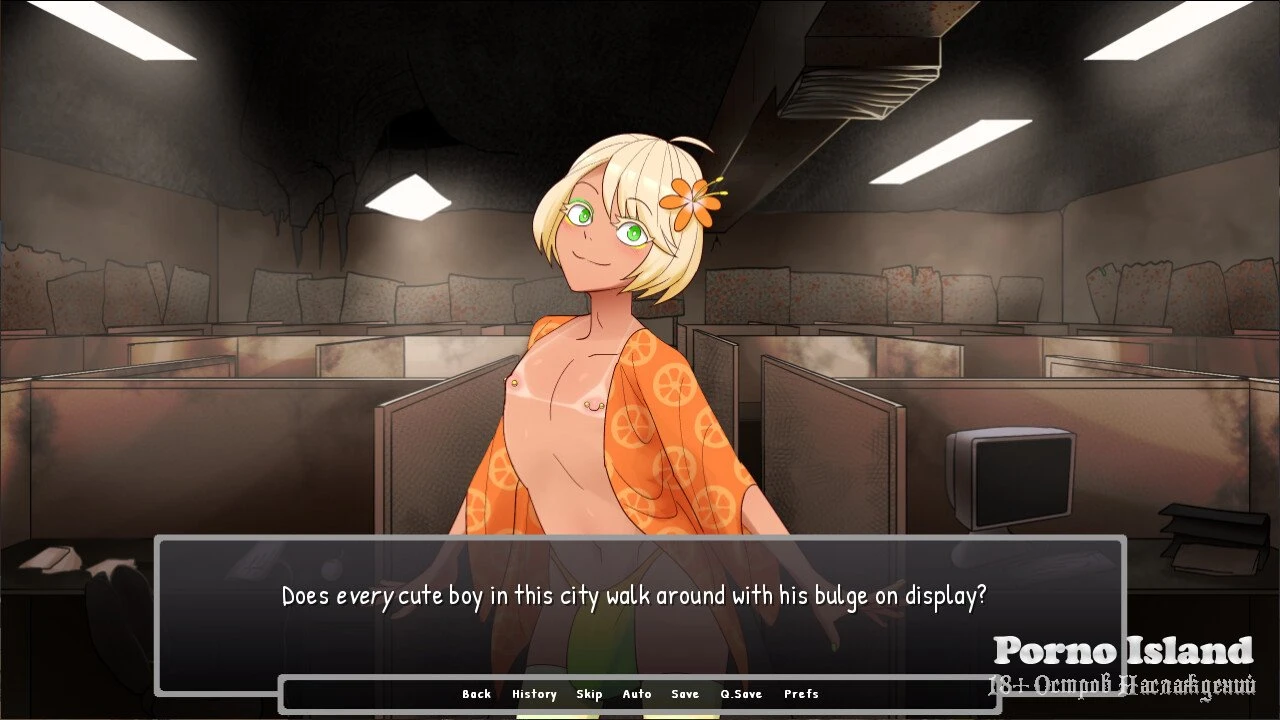Activate Skip in the quick menu
The height and width of the screenshot is (720, 1280).
[x=589, y=694]
